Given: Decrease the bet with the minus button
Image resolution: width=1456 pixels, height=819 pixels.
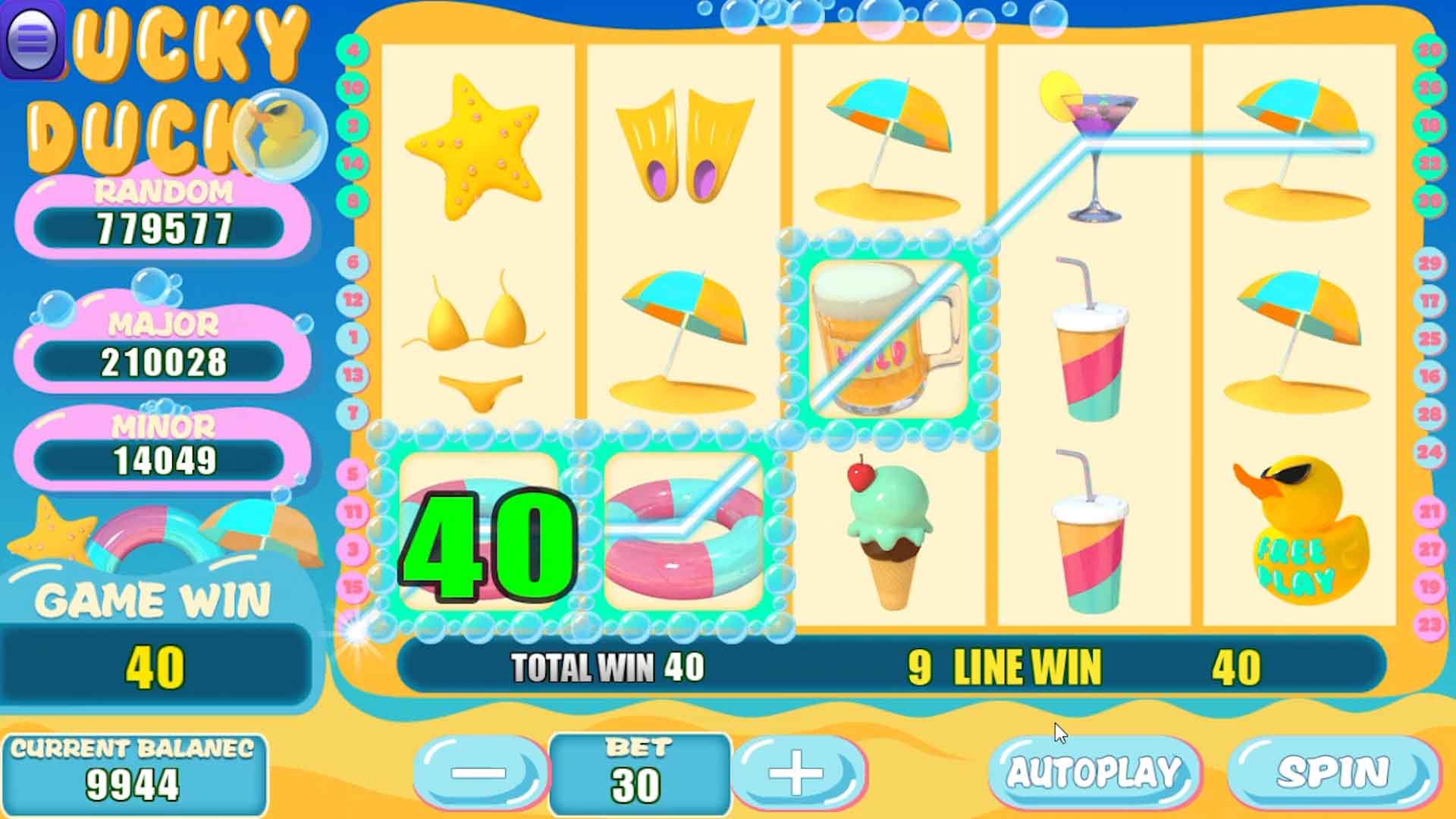Looking at the screenshot, I should 479,773.
